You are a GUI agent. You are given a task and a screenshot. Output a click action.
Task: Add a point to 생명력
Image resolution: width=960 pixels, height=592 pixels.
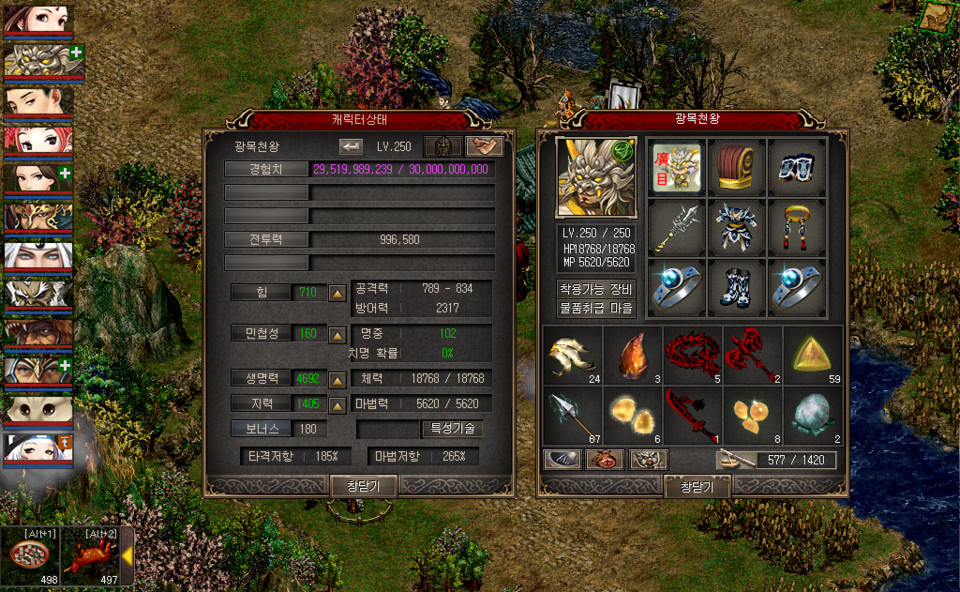pyautogui.click(x=338, y=380)
